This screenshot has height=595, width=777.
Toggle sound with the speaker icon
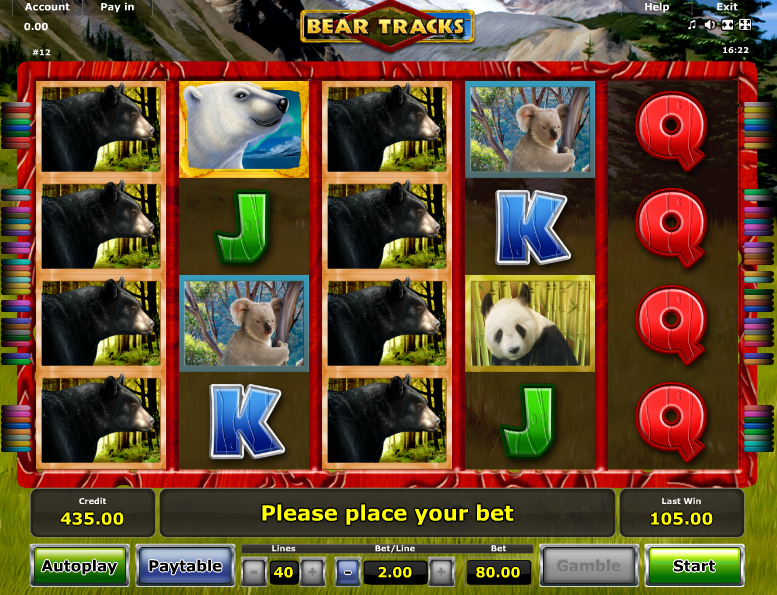coord(710,25)
